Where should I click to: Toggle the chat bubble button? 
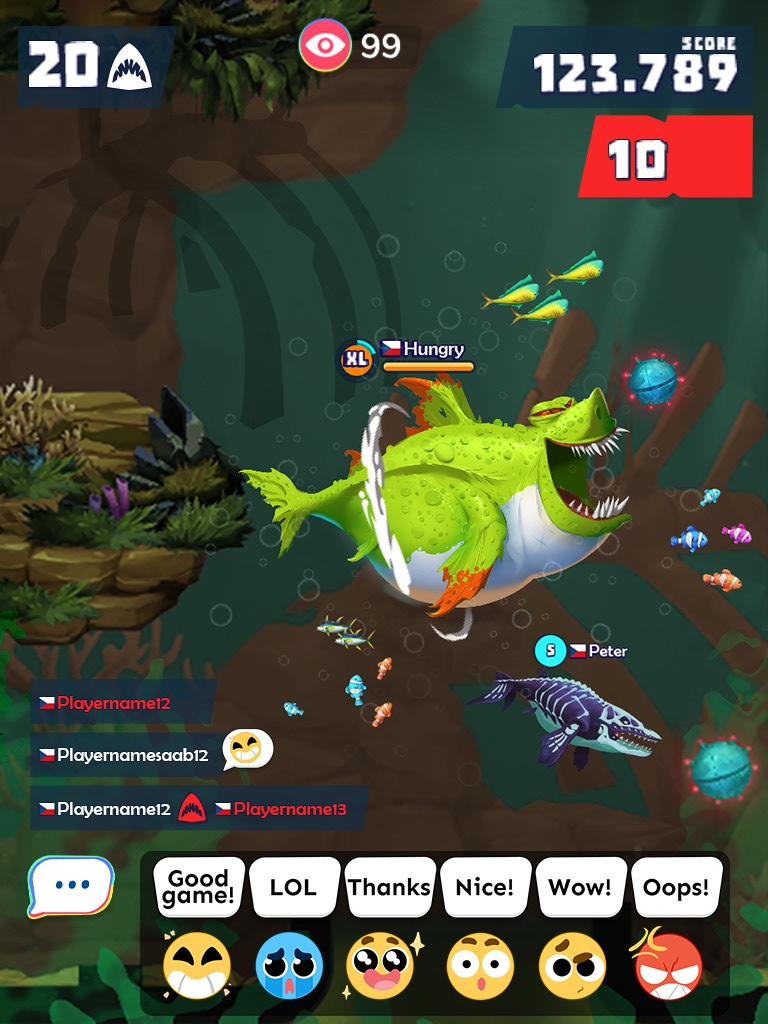point(71,886)
